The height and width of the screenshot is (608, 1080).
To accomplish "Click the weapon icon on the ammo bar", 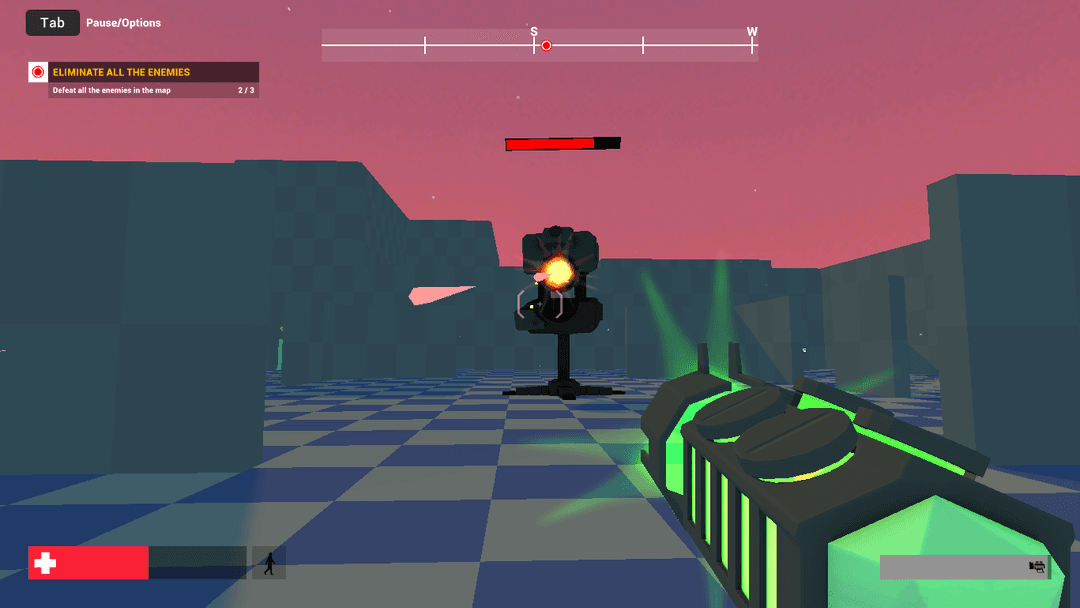I will click(1037, 567).
